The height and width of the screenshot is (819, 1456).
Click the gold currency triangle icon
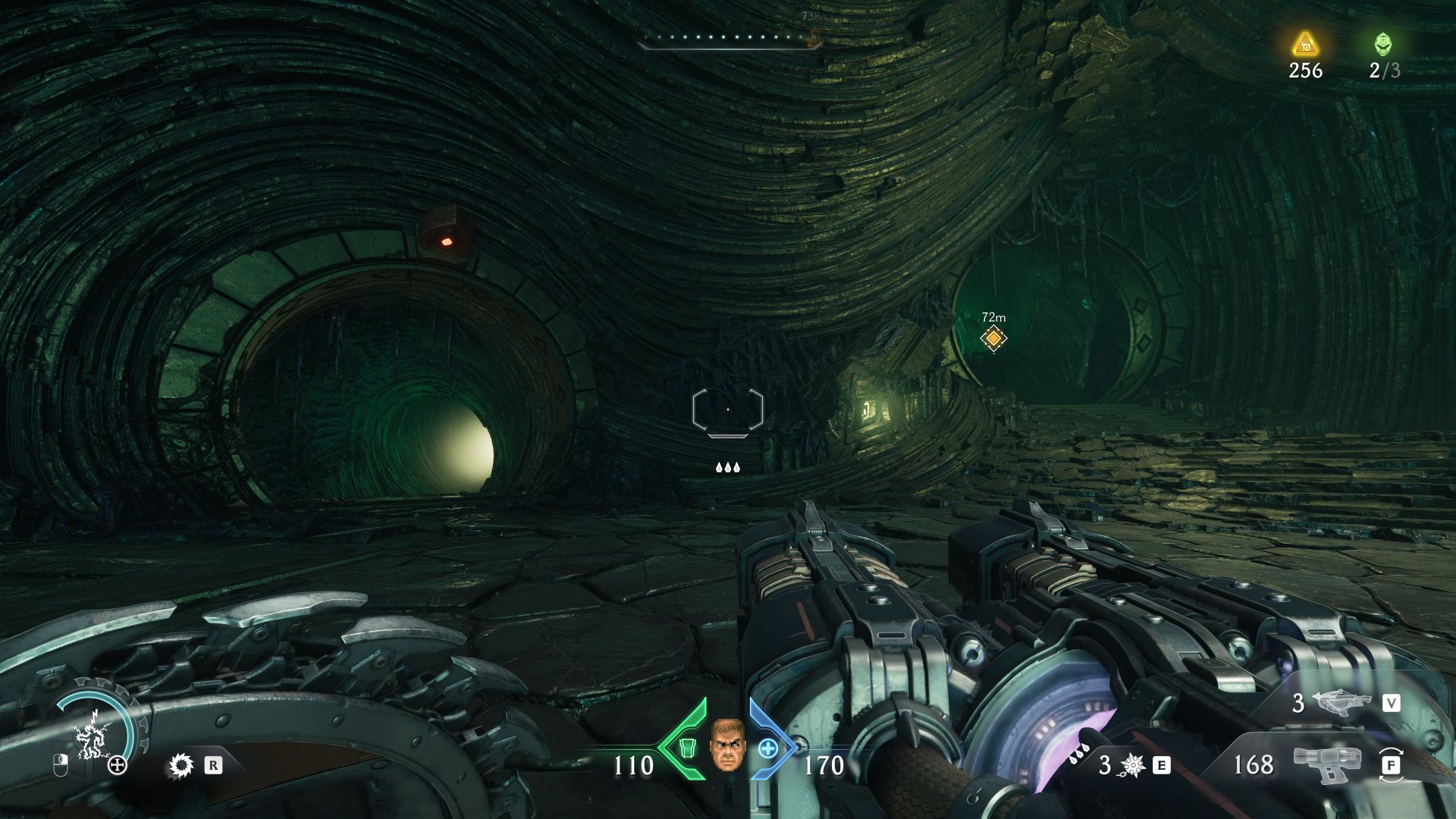(1304, 44)
